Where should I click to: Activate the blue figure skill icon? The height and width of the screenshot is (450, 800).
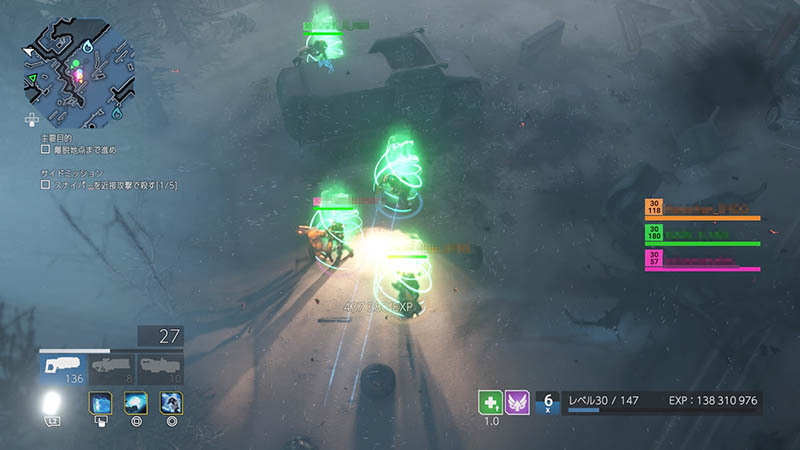pyautogui.click(x=171, y=404)
